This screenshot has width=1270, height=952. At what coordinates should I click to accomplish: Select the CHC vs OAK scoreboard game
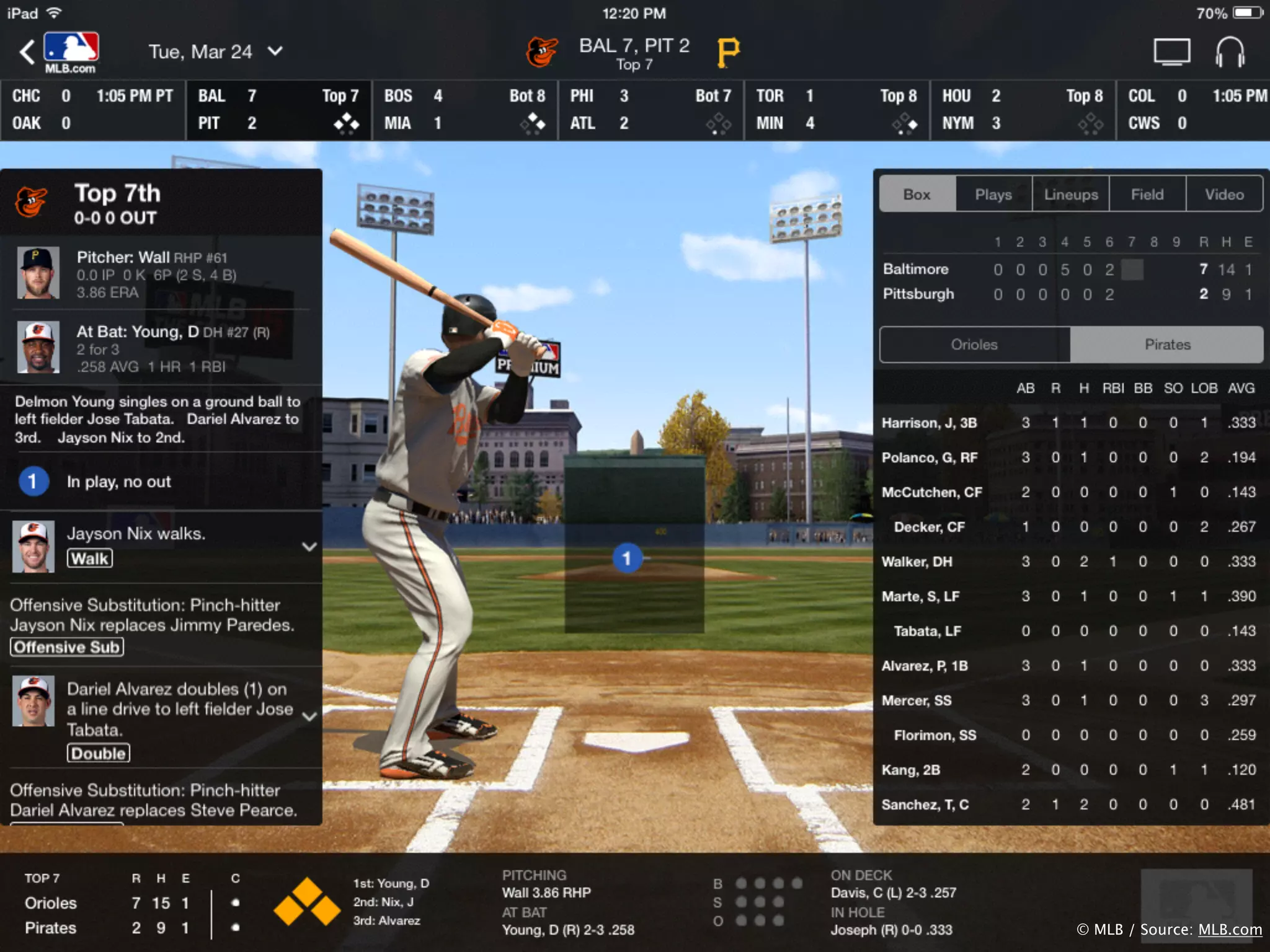coord(93,110)
